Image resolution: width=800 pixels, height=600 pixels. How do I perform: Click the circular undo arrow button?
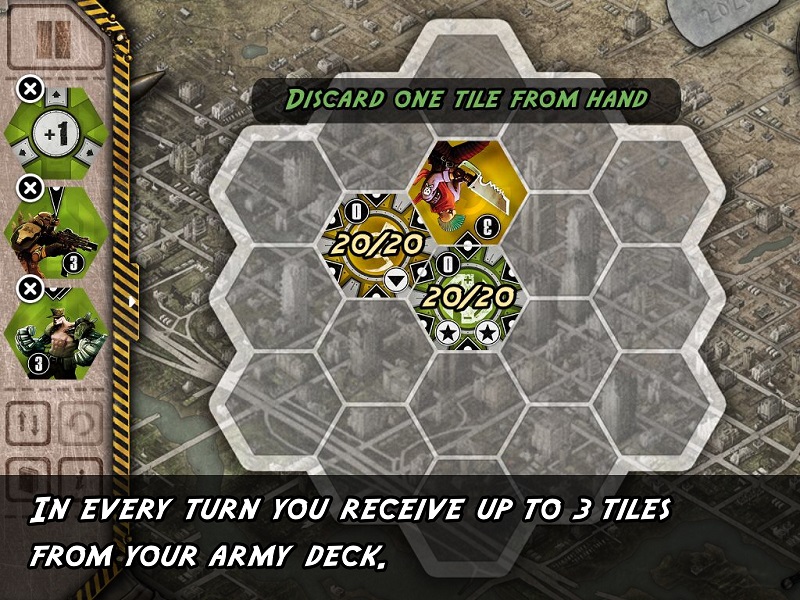(80, 424)
